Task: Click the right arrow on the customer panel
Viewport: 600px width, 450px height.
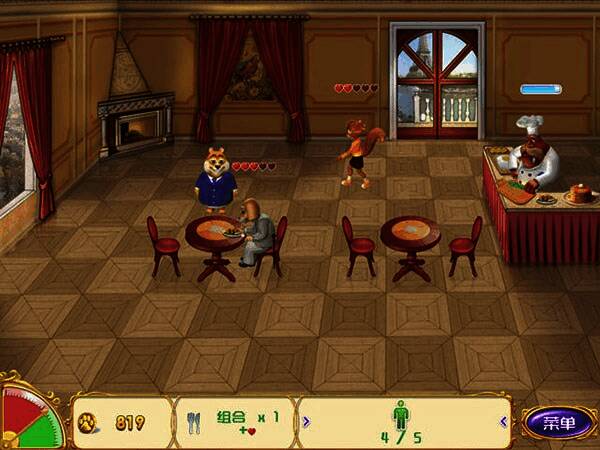Action: click(503, 422)
